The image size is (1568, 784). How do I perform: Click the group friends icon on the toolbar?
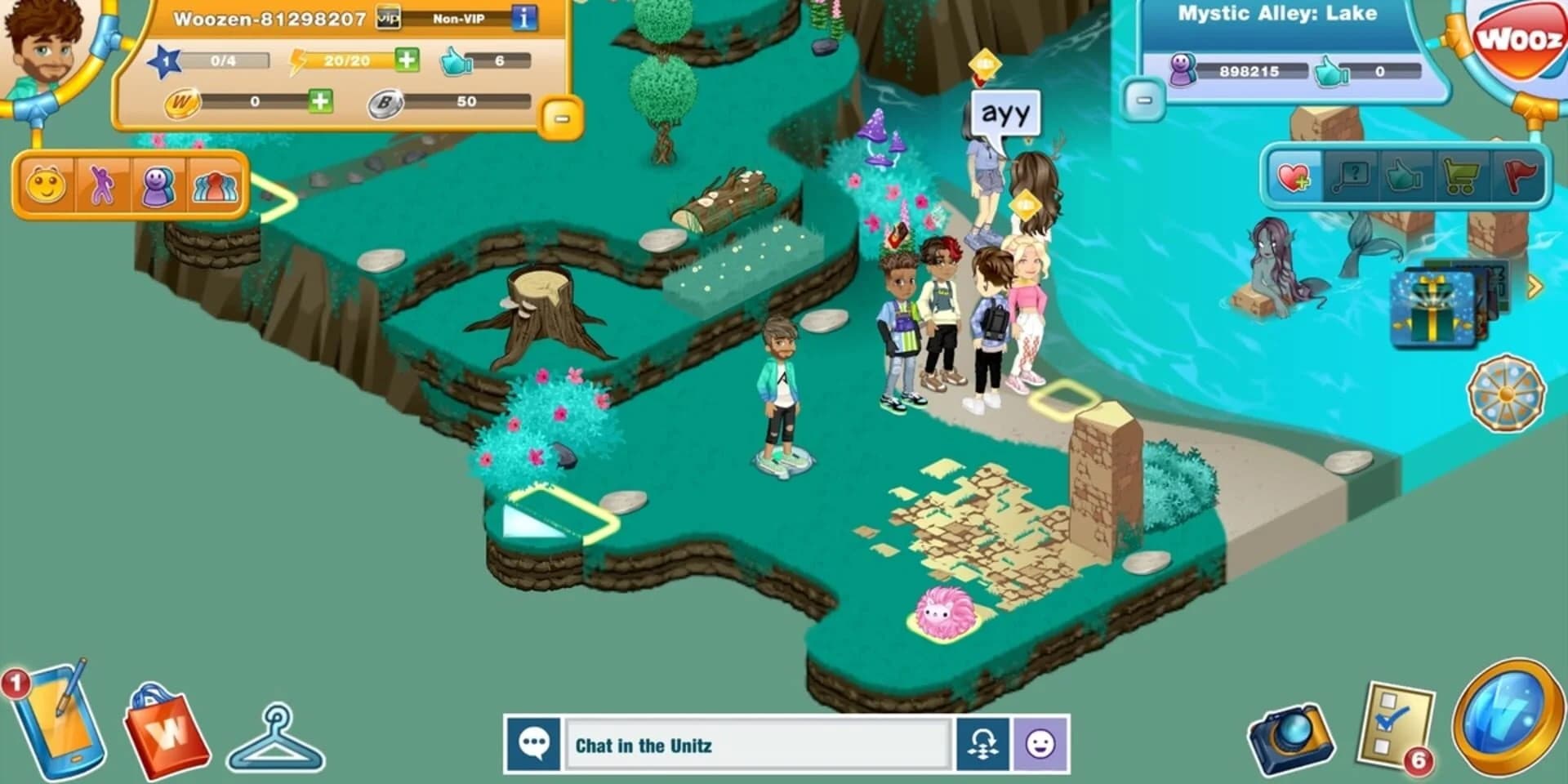214,186
